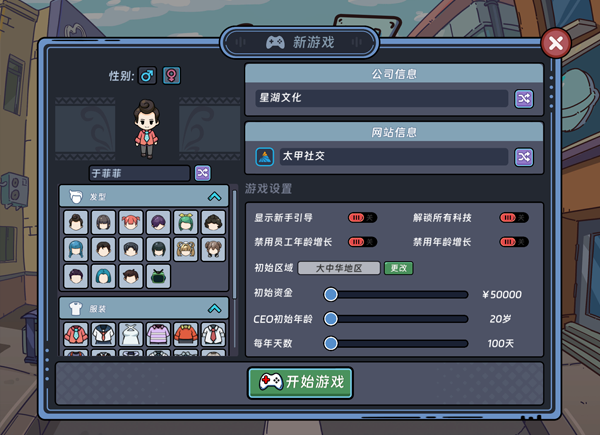This screenshot has width=600, height=435.
Task: Toggle 禁用员工年龄增长 switch
Action: [x=361, y=242]
